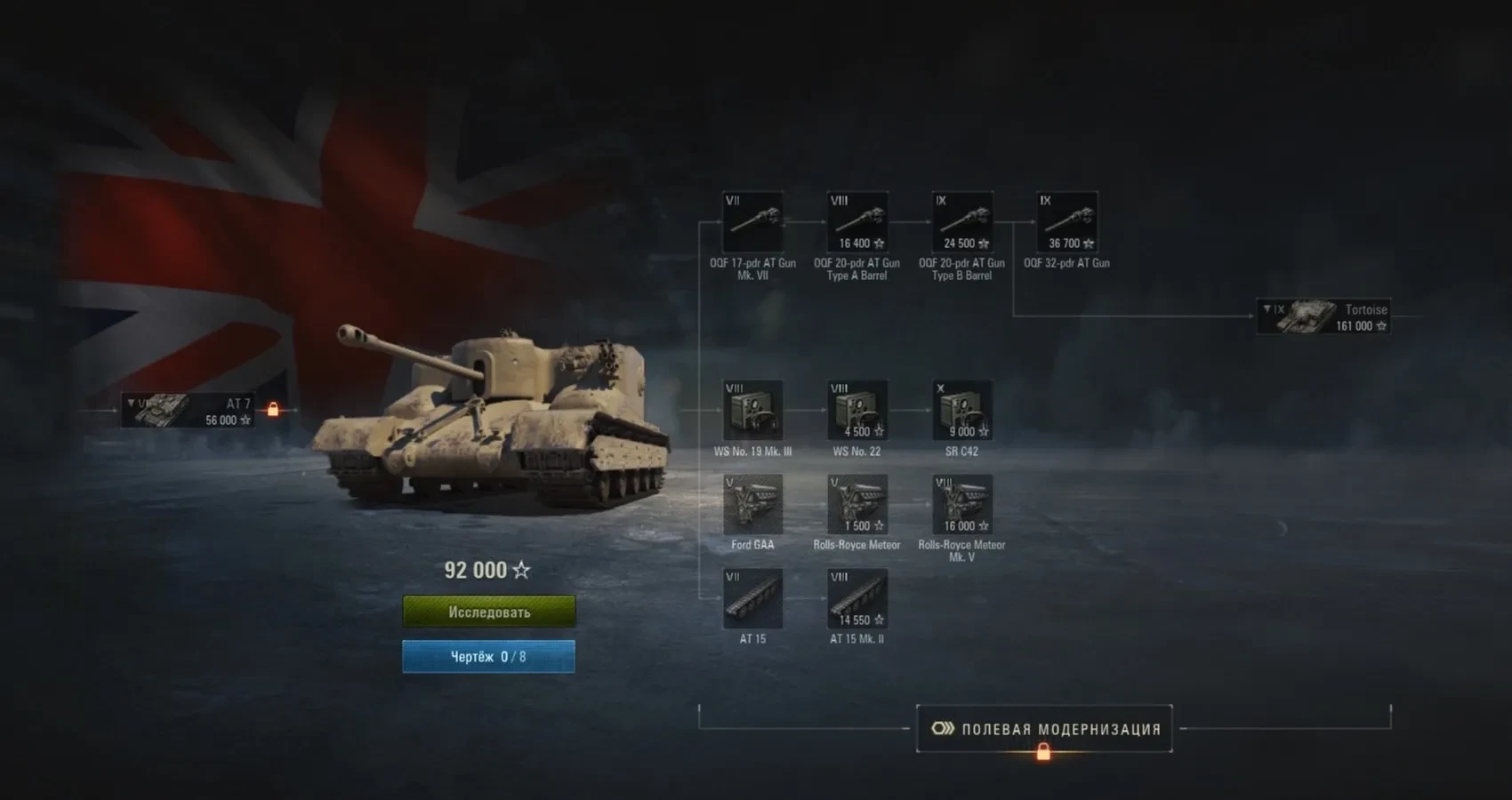Pick the WS No. 22 radio module

pyautogui.click(x=857, y=411)
